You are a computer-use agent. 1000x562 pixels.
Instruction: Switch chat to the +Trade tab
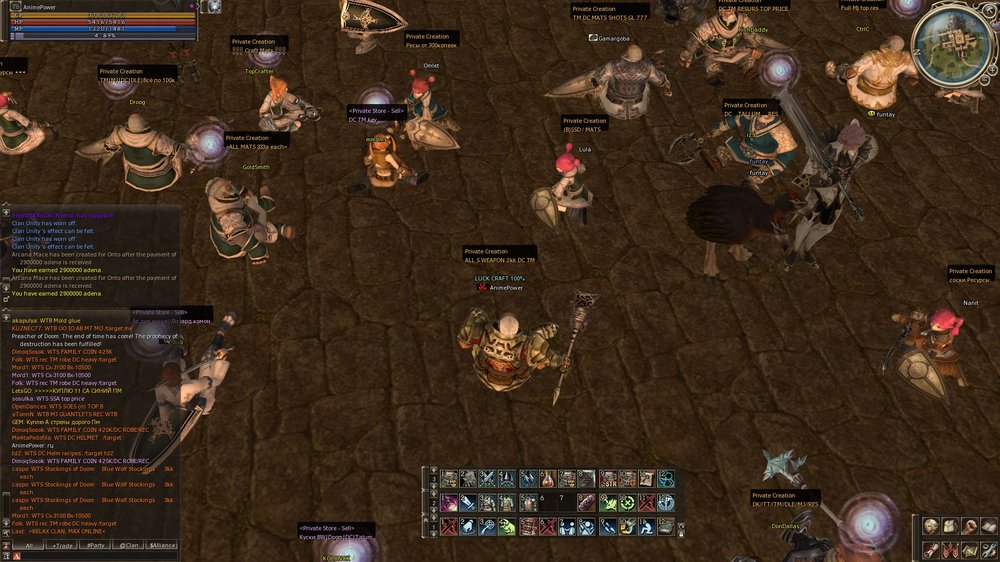[62, 545]
